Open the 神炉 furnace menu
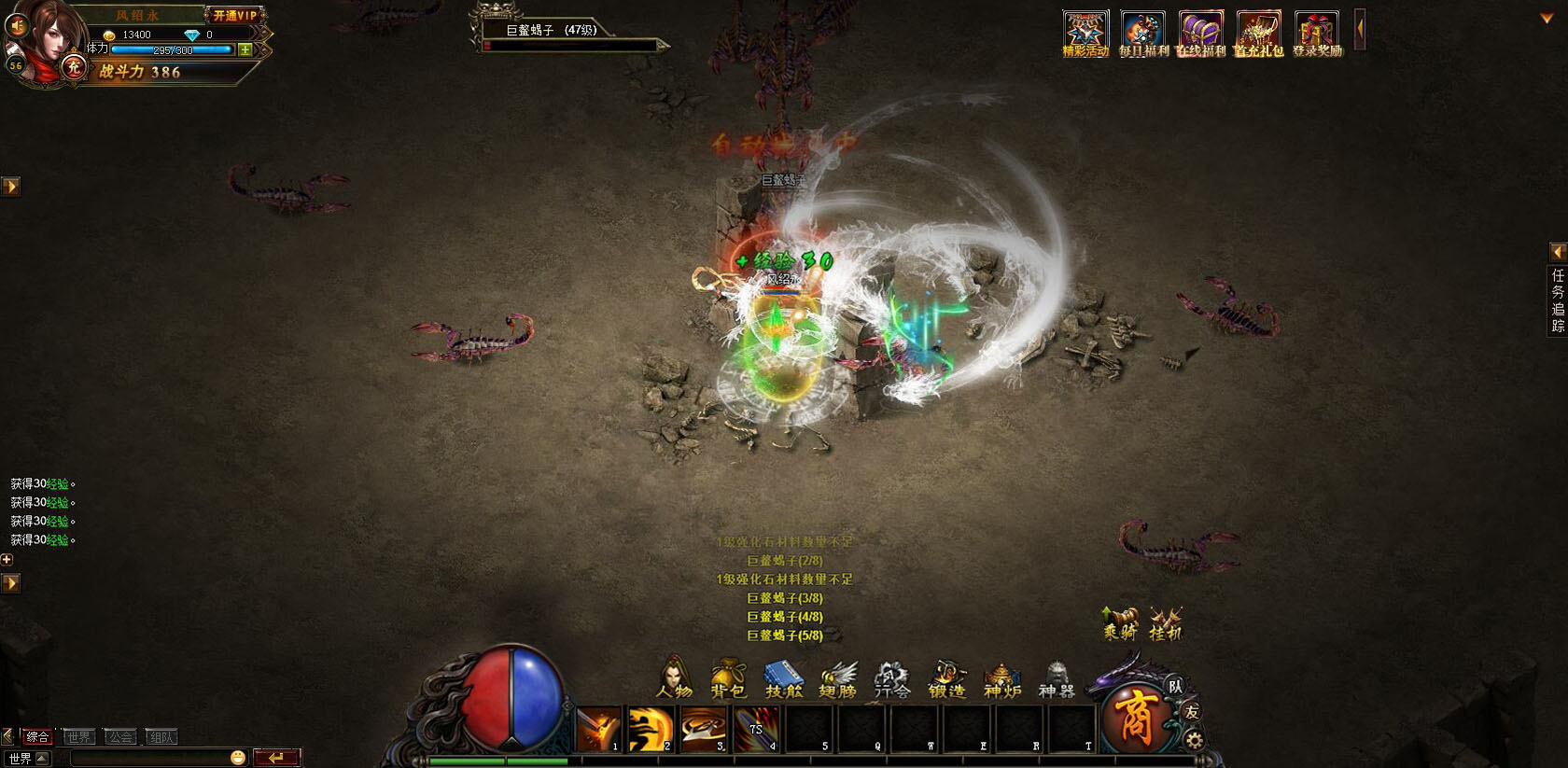The image size is (1568, 768). point(1001,678)
